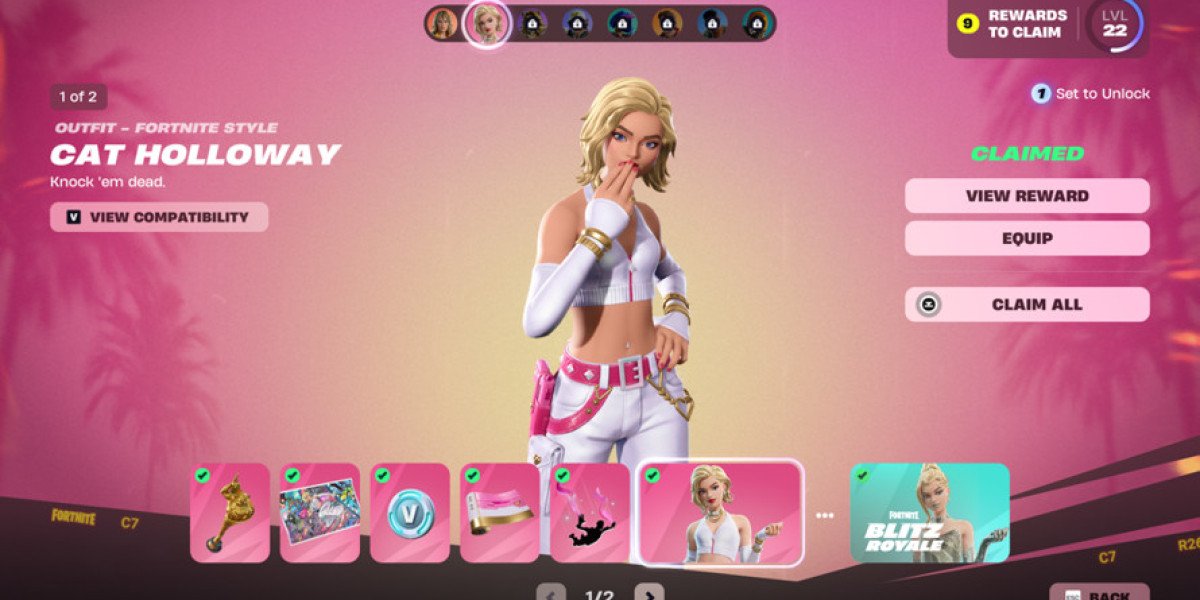Select the pink and white wrap reward
The image size is (1200, 600).
(x=500, y=512)
